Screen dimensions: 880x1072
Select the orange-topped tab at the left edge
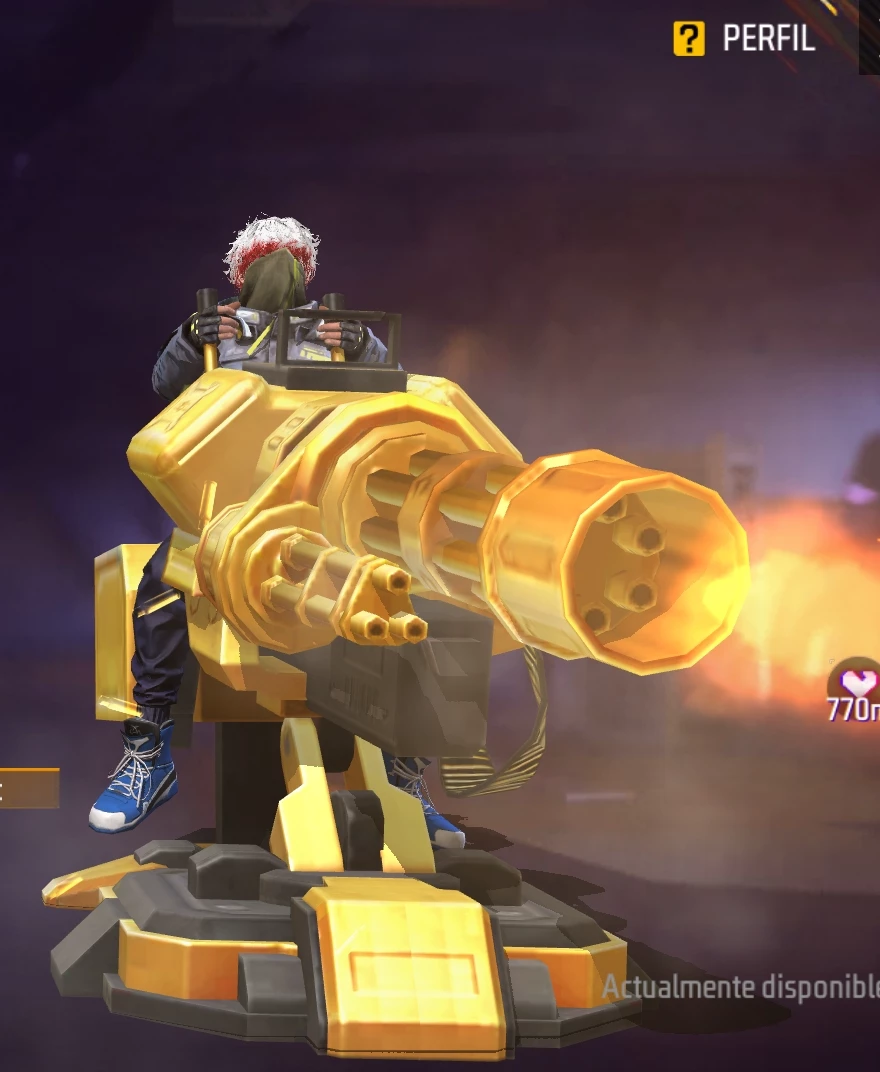(28, 787)
